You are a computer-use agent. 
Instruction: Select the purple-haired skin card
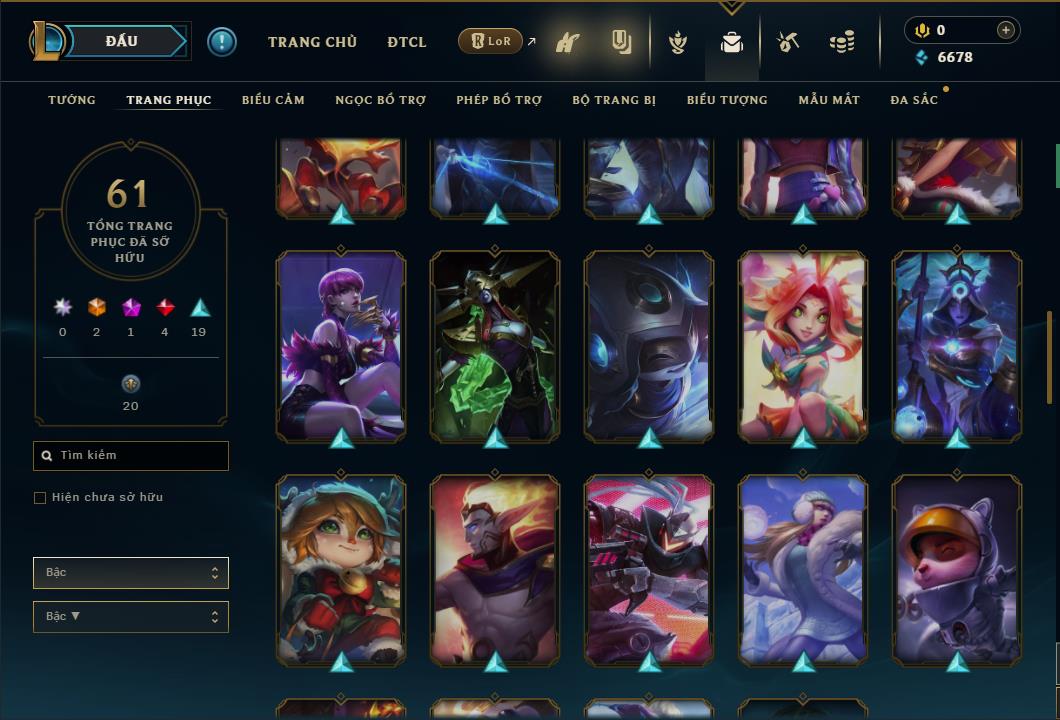[x=341, y=345]
